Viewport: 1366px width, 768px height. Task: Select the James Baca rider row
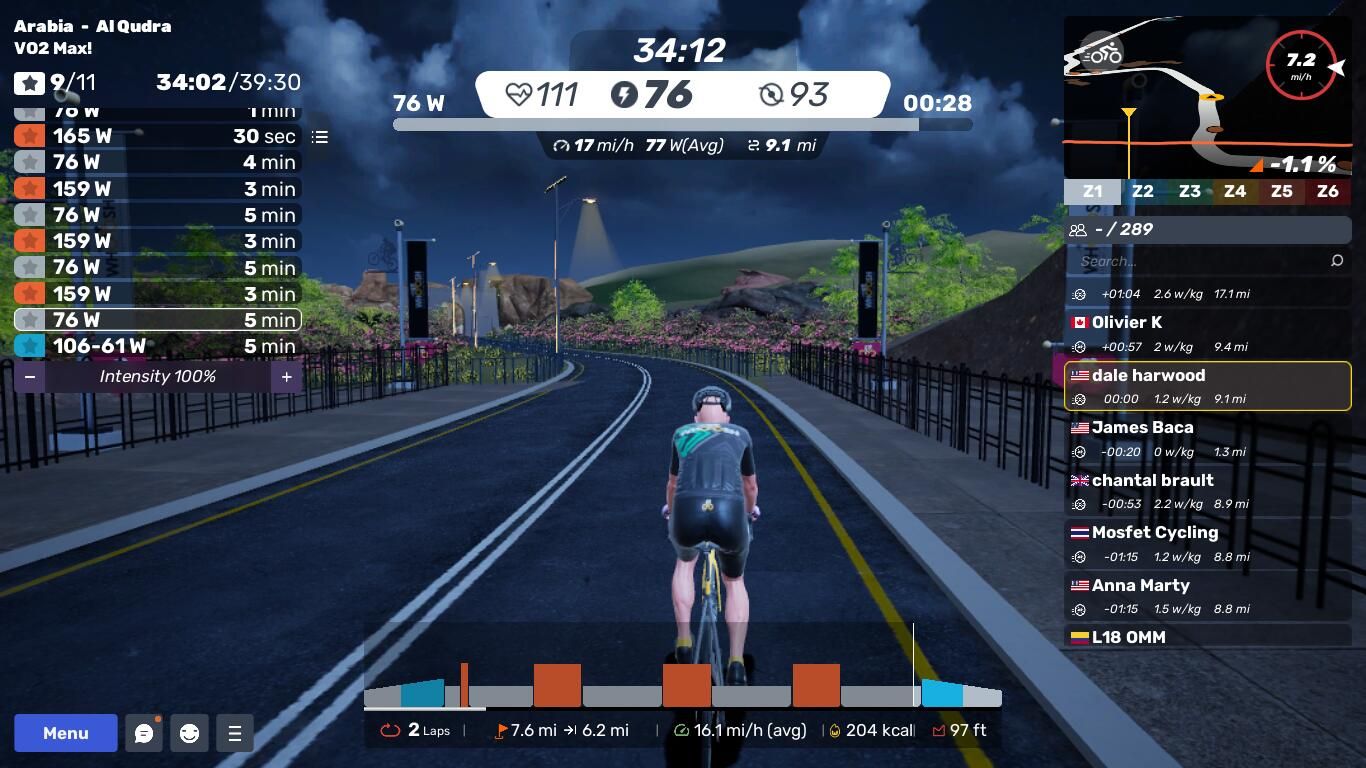[1207, 439]
